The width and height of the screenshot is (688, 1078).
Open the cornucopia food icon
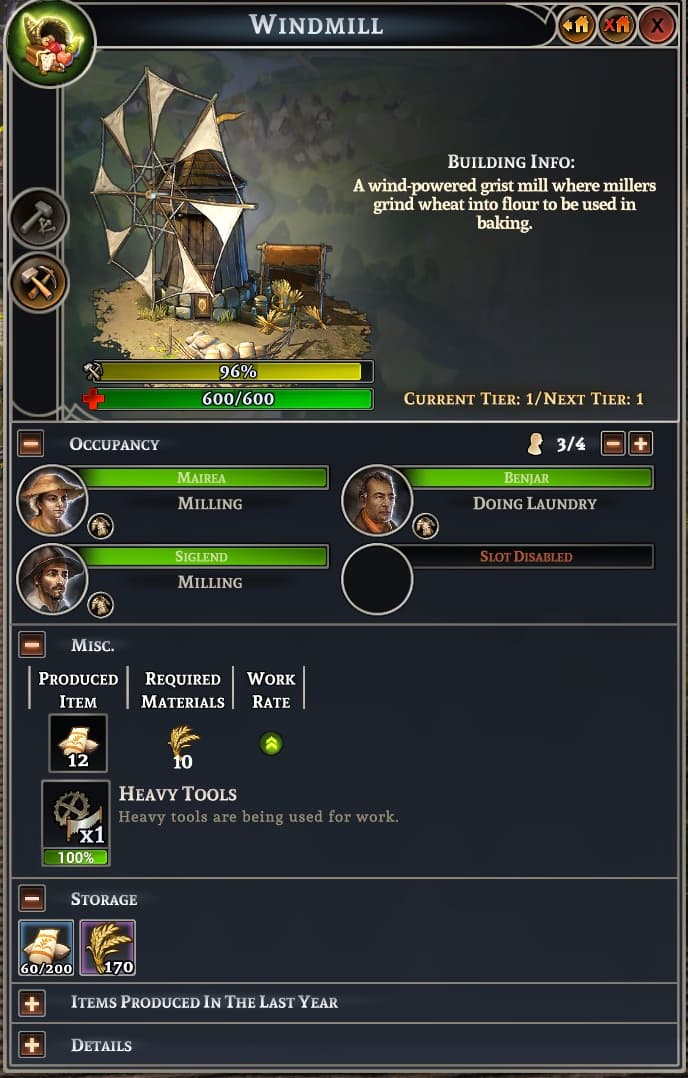[50, 43]
